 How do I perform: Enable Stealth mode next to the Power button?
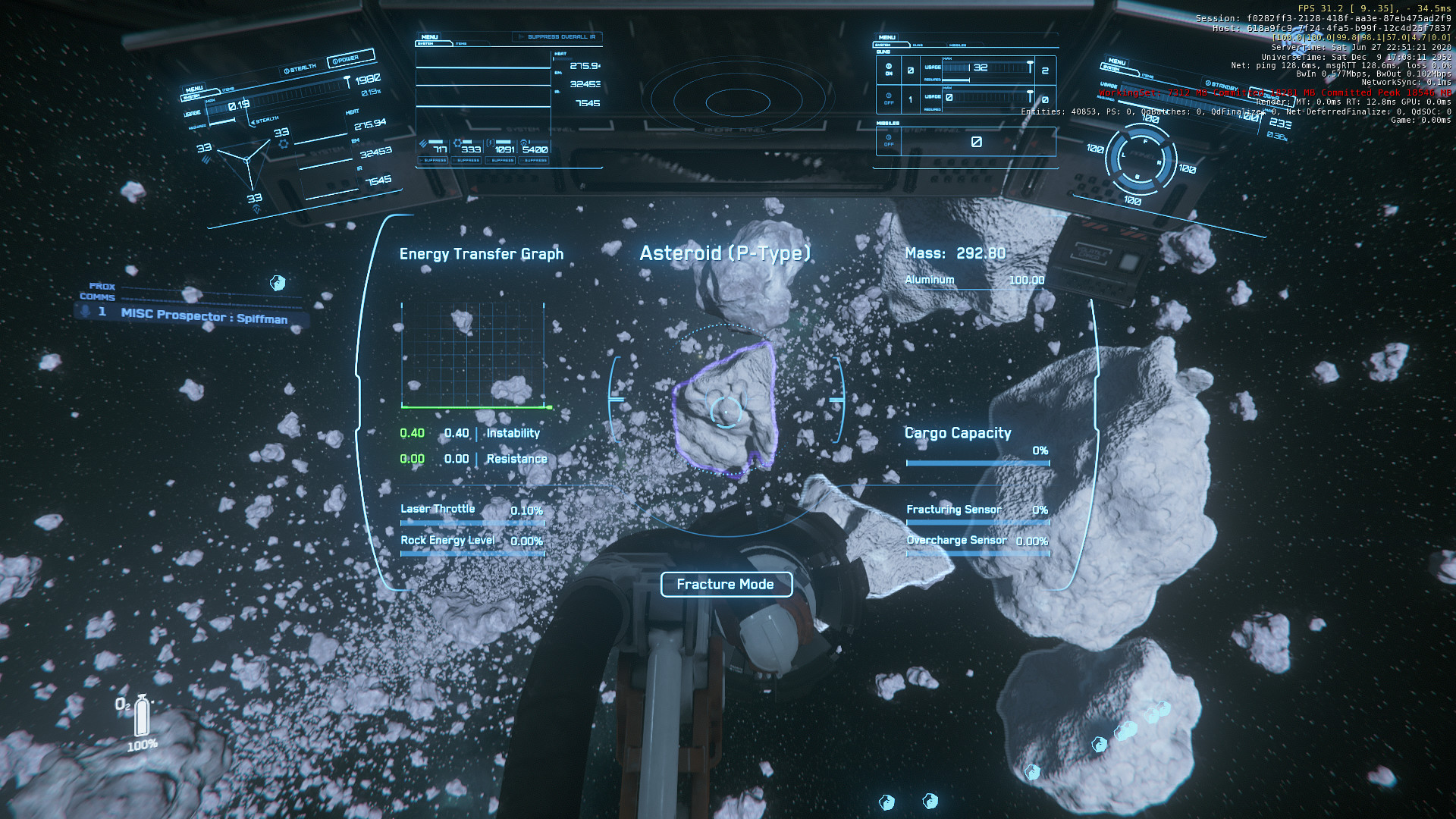pos(300,69)
